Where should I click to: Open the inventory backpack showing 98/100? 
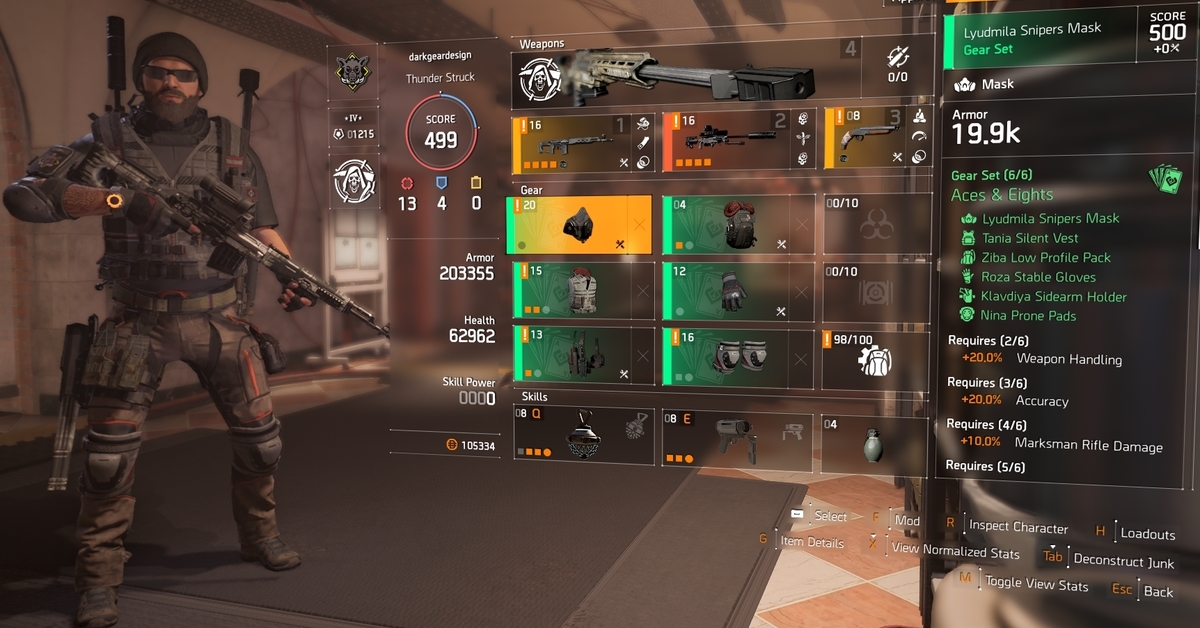[866, 357]
